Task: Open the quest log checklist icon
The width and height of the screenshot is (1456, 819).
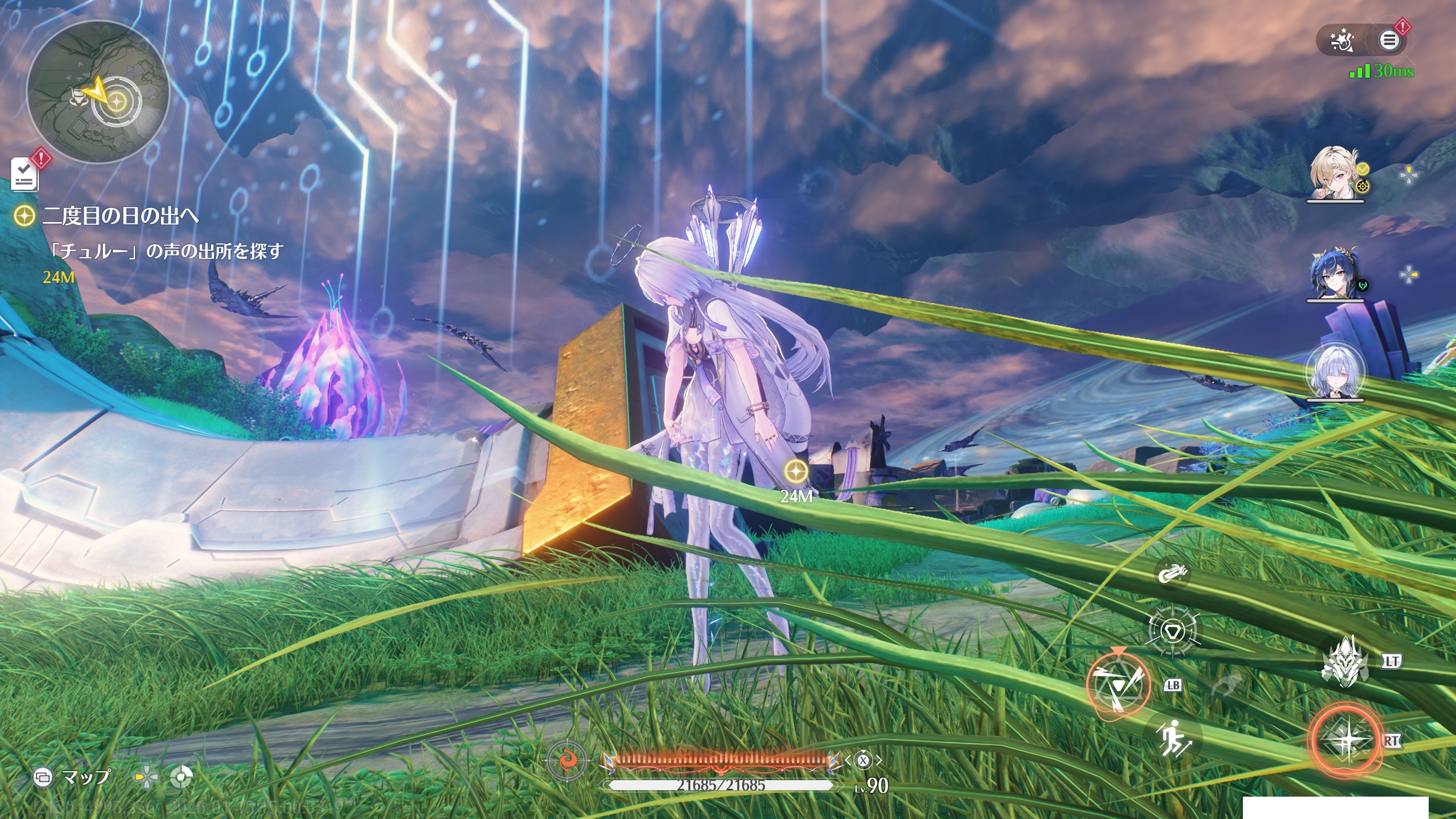Action: click(x=25, y=174)
